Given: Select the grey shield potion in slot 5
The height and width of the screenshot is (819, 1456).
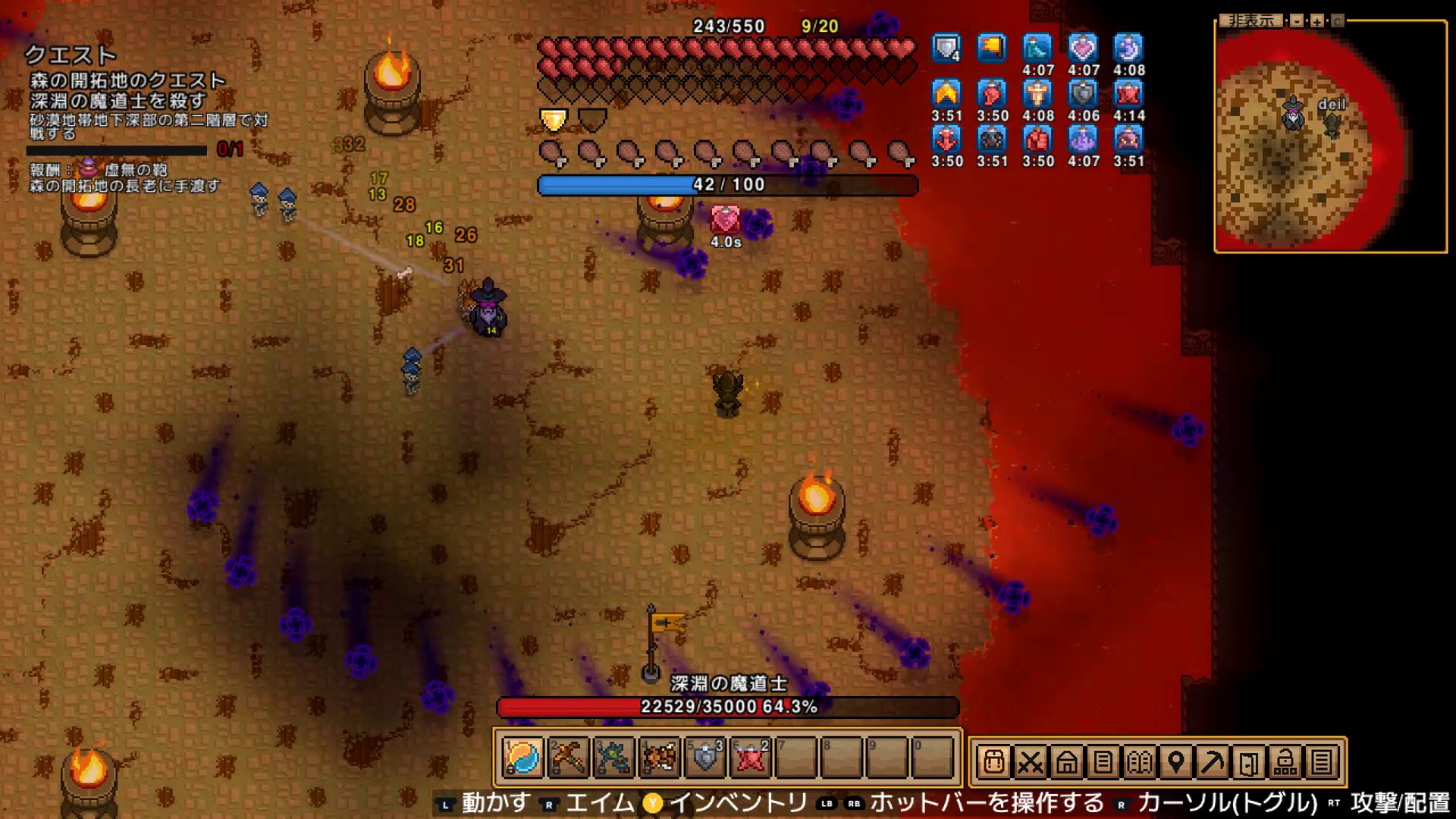Looking at the screenshot, I should pyautogui.click(x=704, y=758).
